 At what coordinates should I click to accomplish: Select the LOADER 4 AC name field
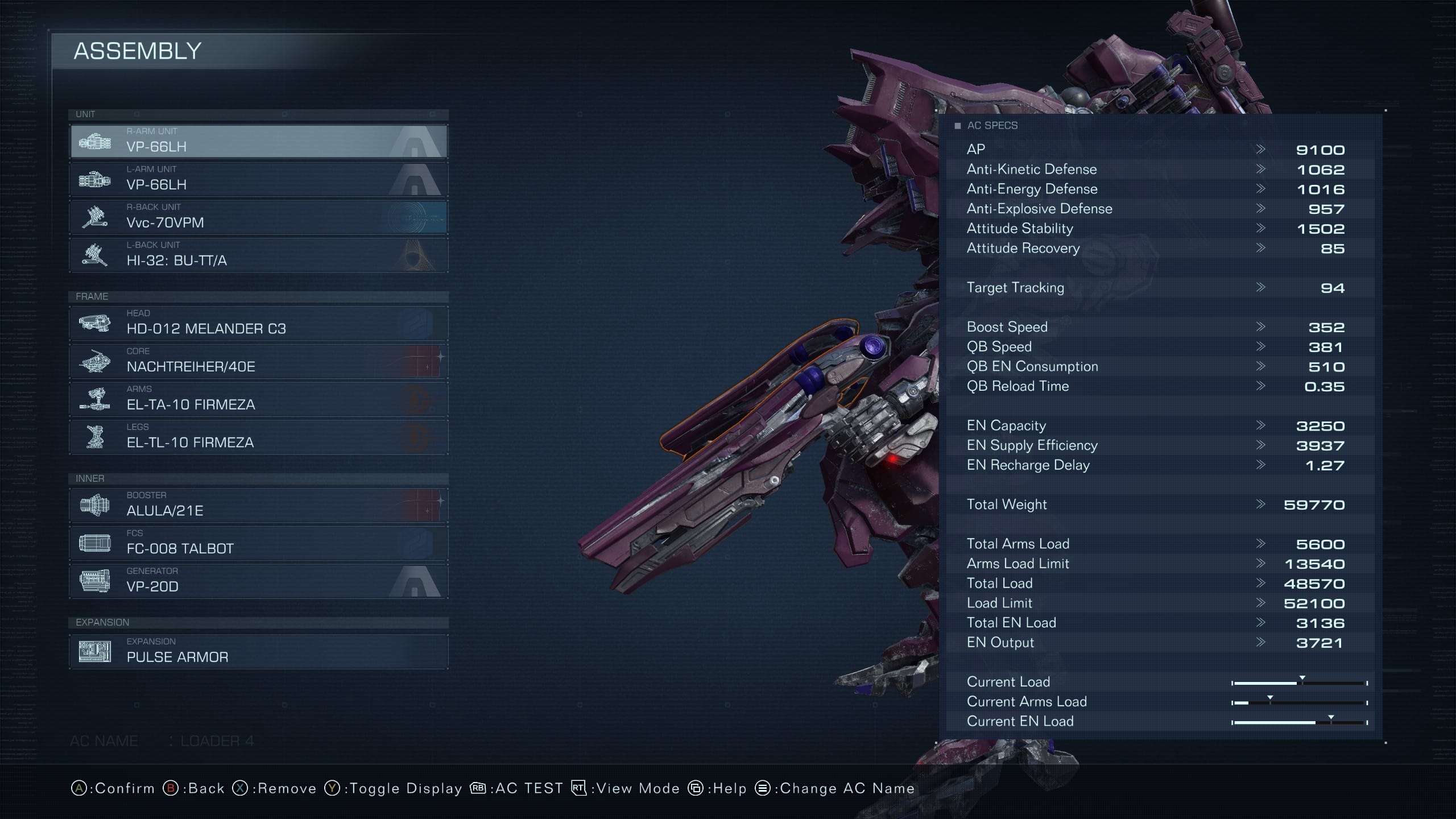(216, 741)
